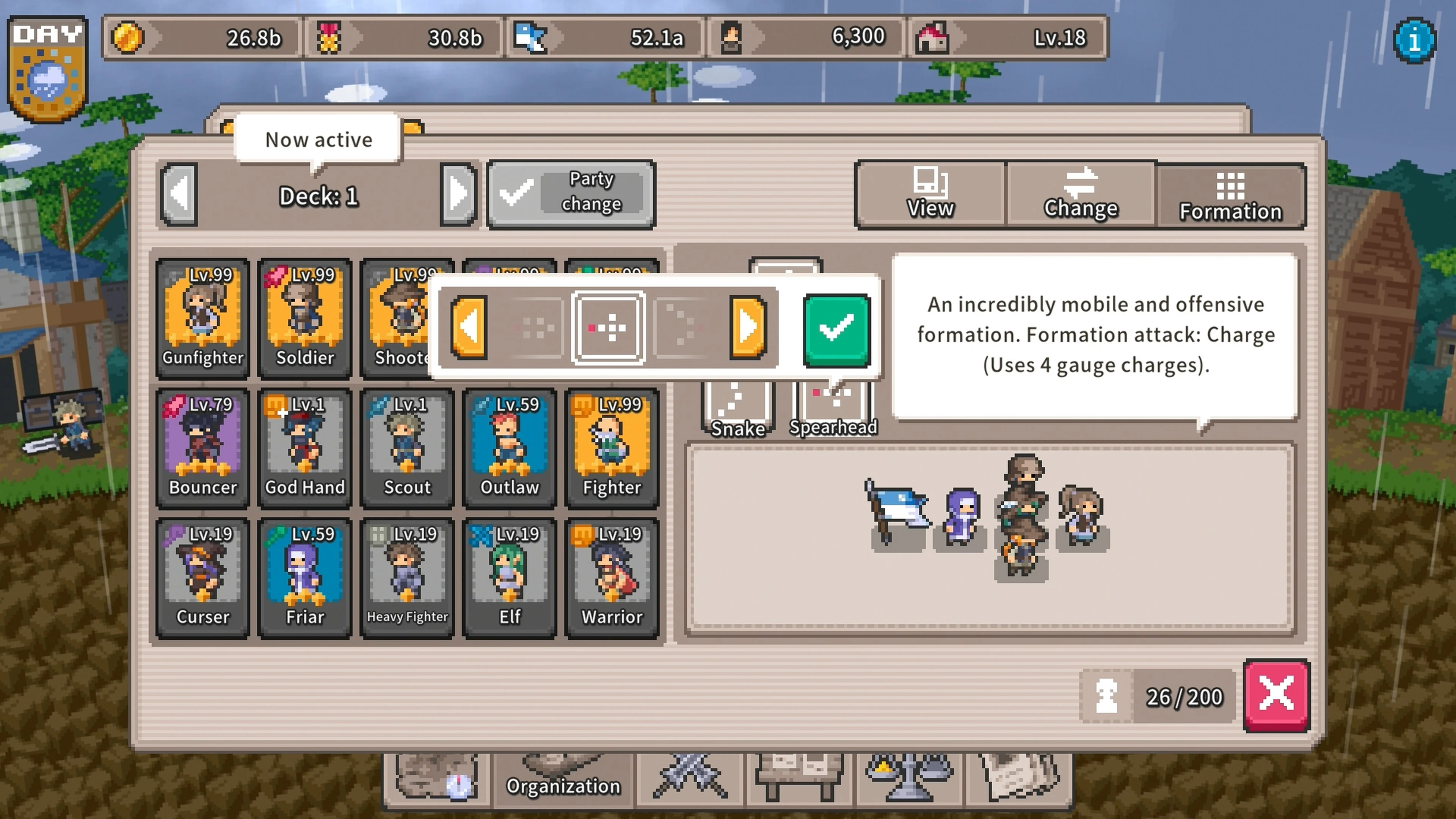Screen dimensions: 1456x819
Task: Select the Friar character card
Action: point(304,576)
